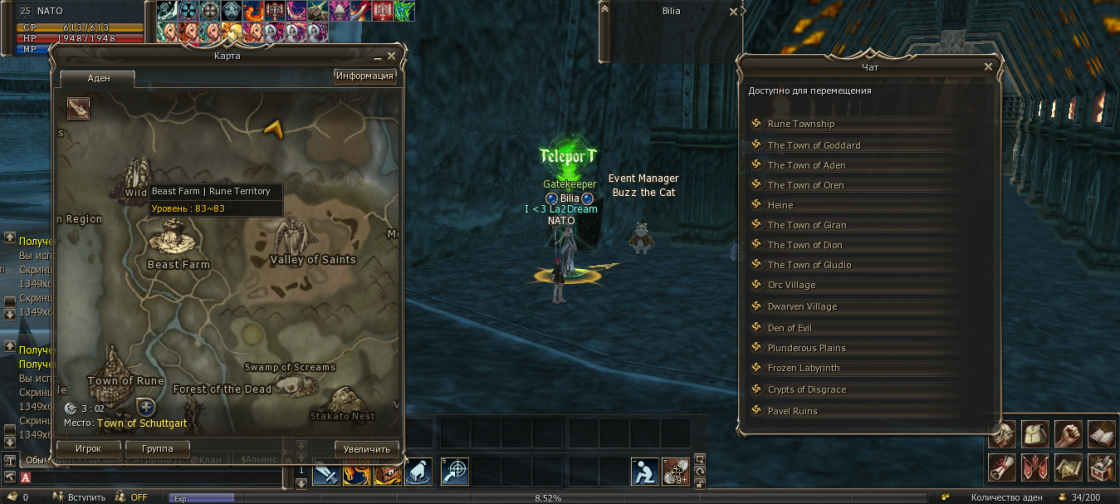The height and width of the screenshot is (504, 1120).
Task: Choose Pavel Ruins teleport entry
Action: 792,411
